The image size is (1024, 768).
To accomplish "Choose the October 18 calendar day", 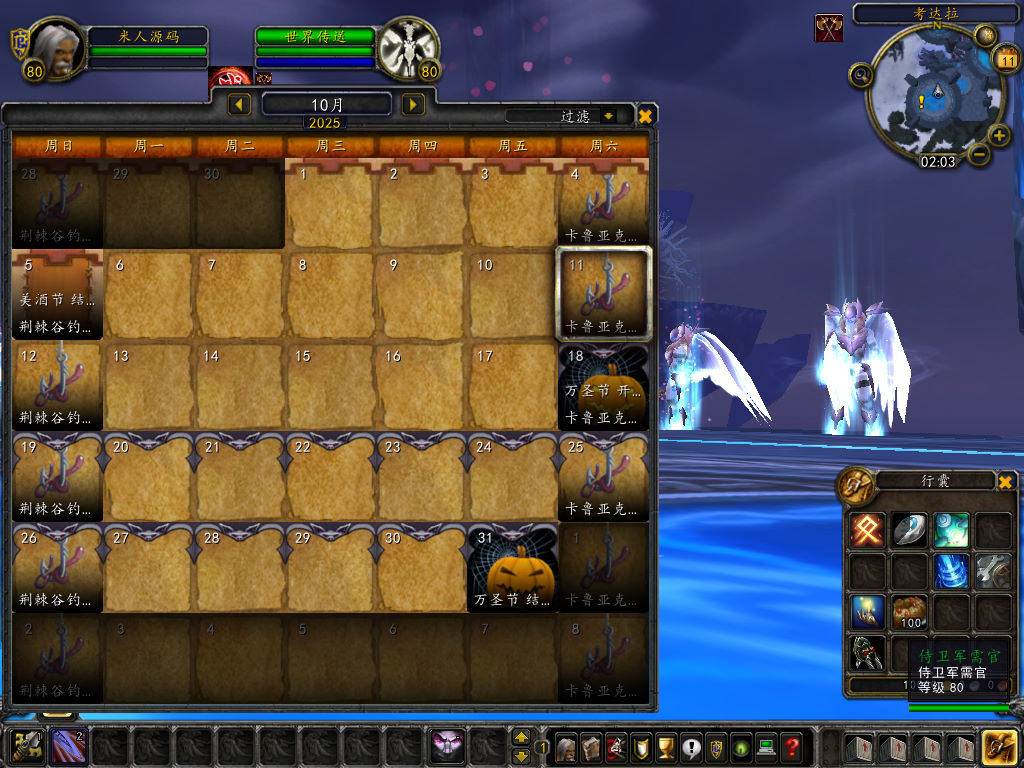I will (x=604, y=386).
